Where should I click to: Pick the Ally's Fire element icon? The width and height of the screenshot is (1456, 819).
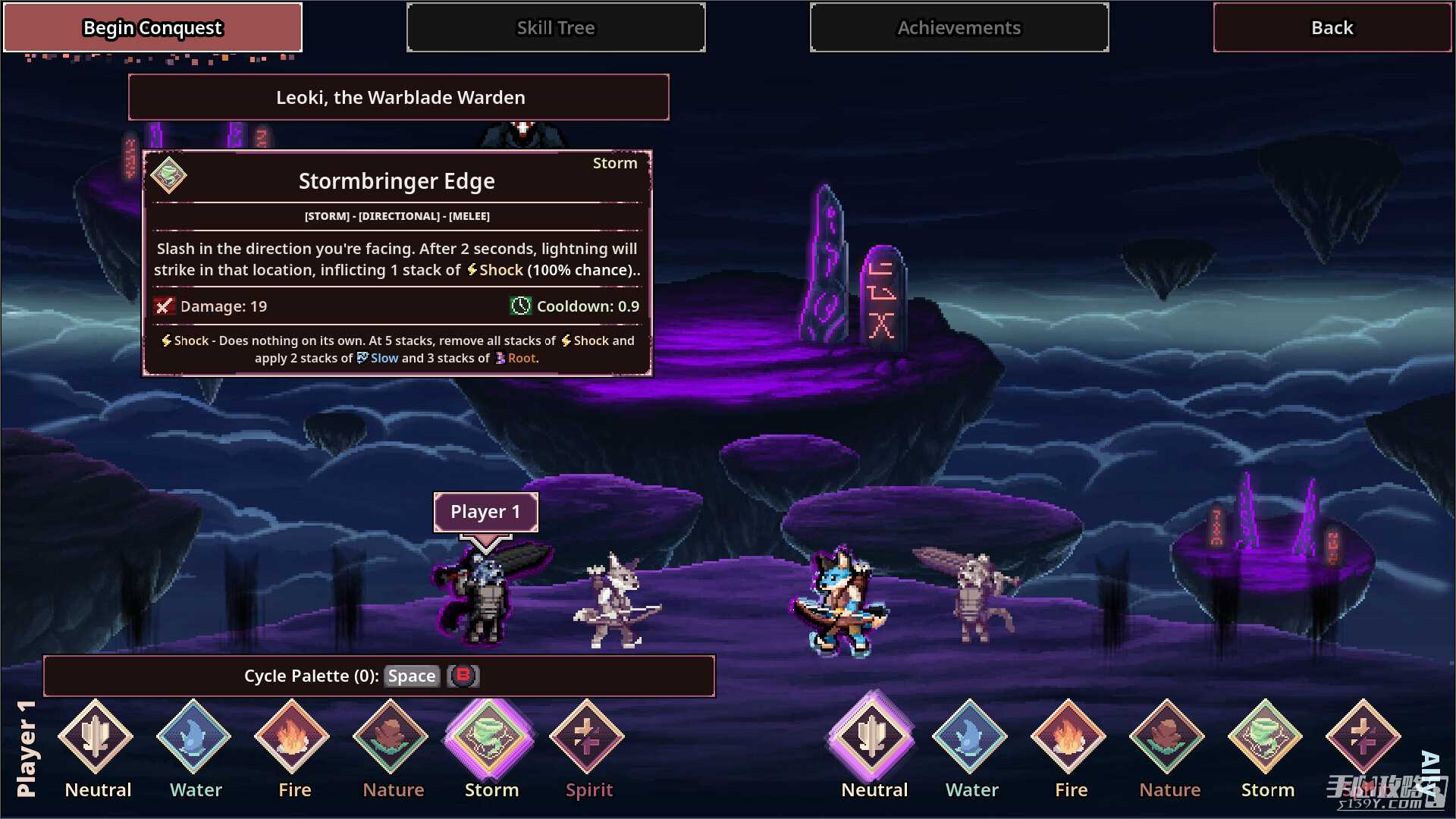1069,737
